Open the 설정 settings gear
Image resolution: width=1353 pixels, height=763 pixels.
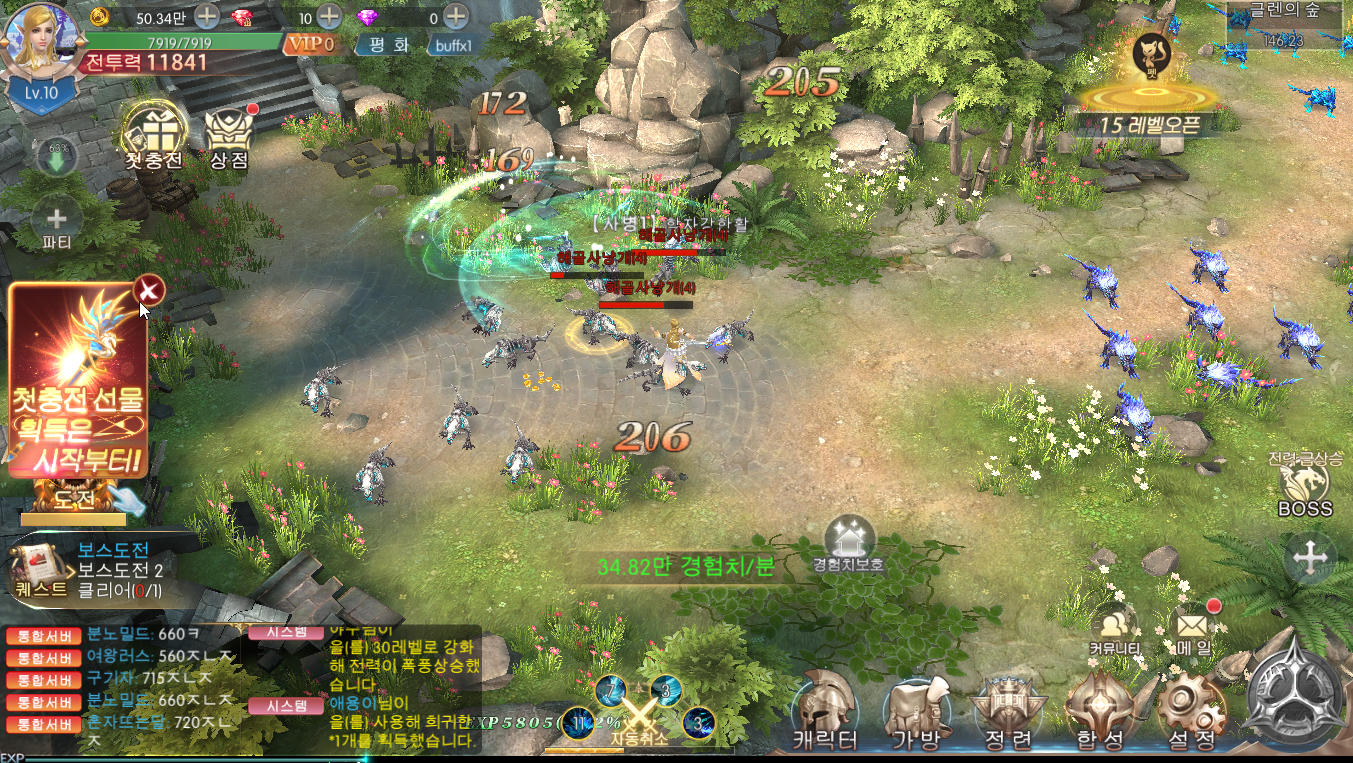[1191, 710]
